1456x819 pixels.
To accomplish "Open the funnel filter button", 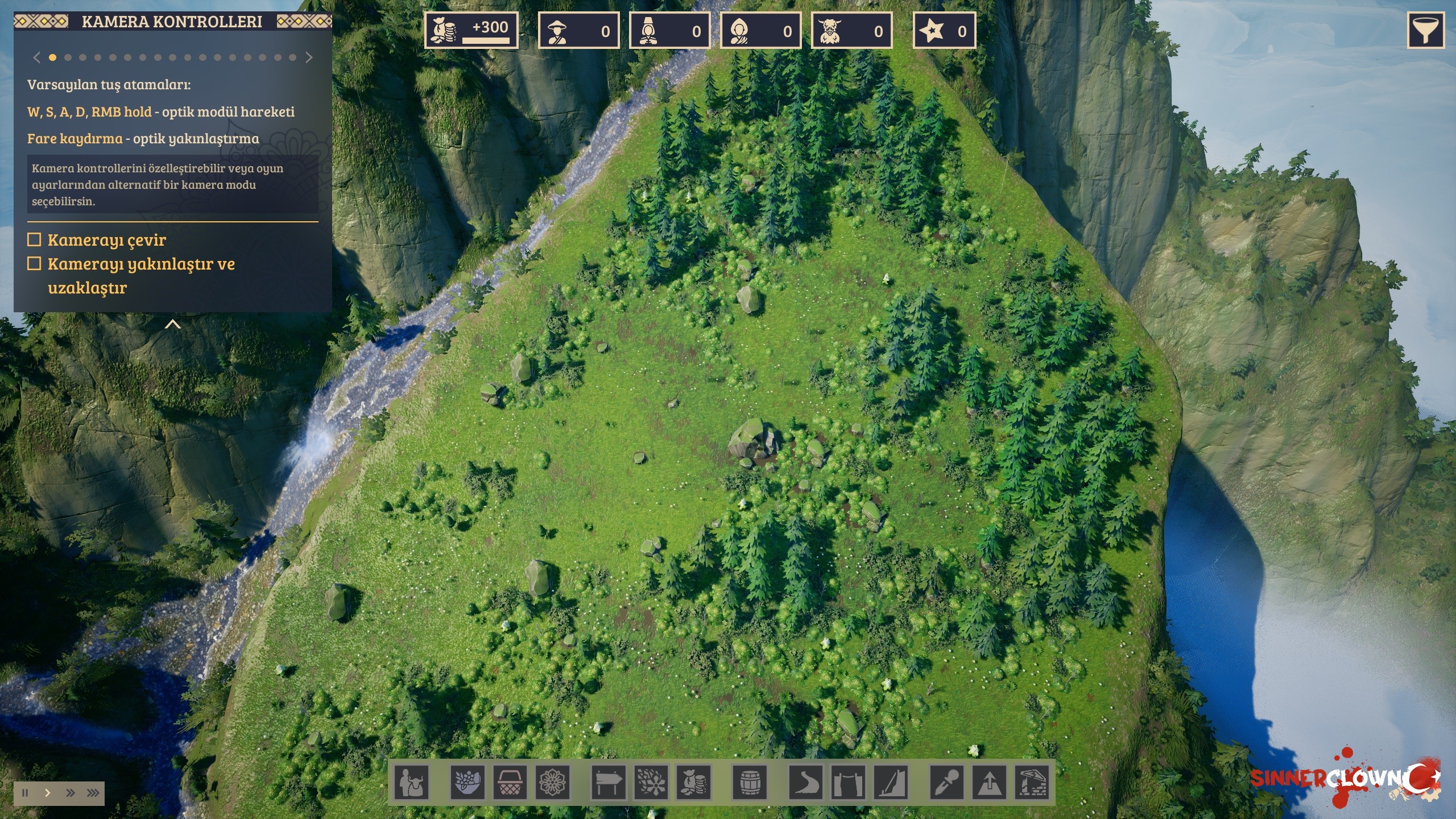I will coord(1425,31).
